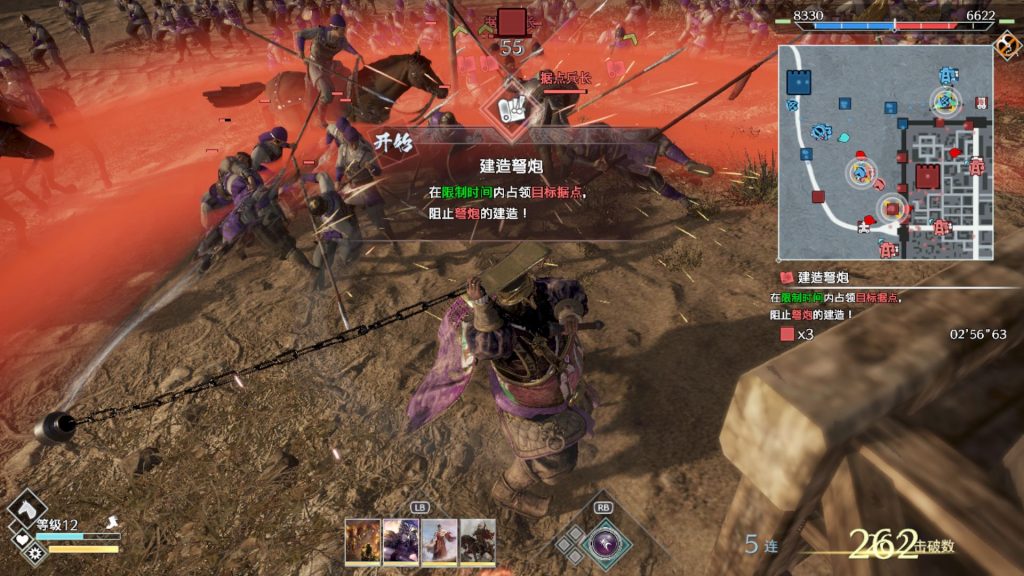The image size is (1024, 576).
Task: Pick the red-robed strategist card
Action: point(439,540)
